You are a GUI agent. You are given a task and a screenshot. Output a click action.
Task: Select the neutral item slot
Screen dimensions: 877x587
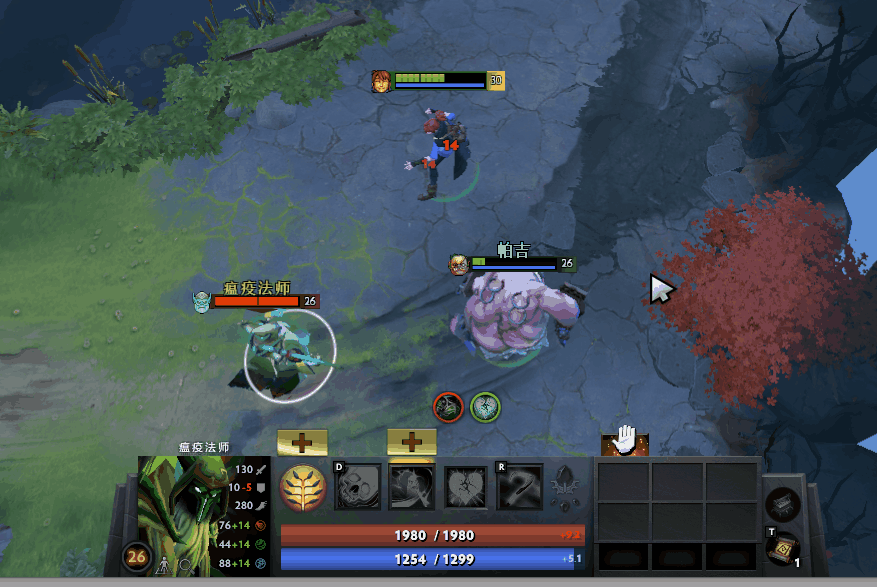pyautogui.click(x=782, y=504)
